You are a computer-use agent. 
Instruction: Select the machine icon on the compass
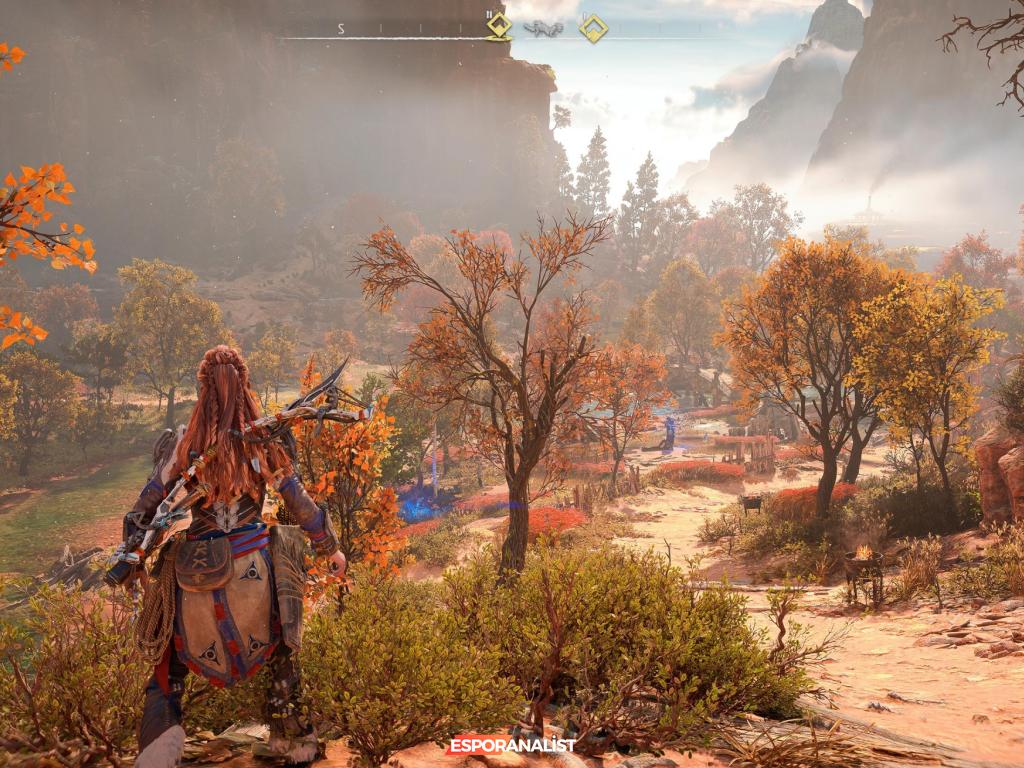tap(543, 29)
